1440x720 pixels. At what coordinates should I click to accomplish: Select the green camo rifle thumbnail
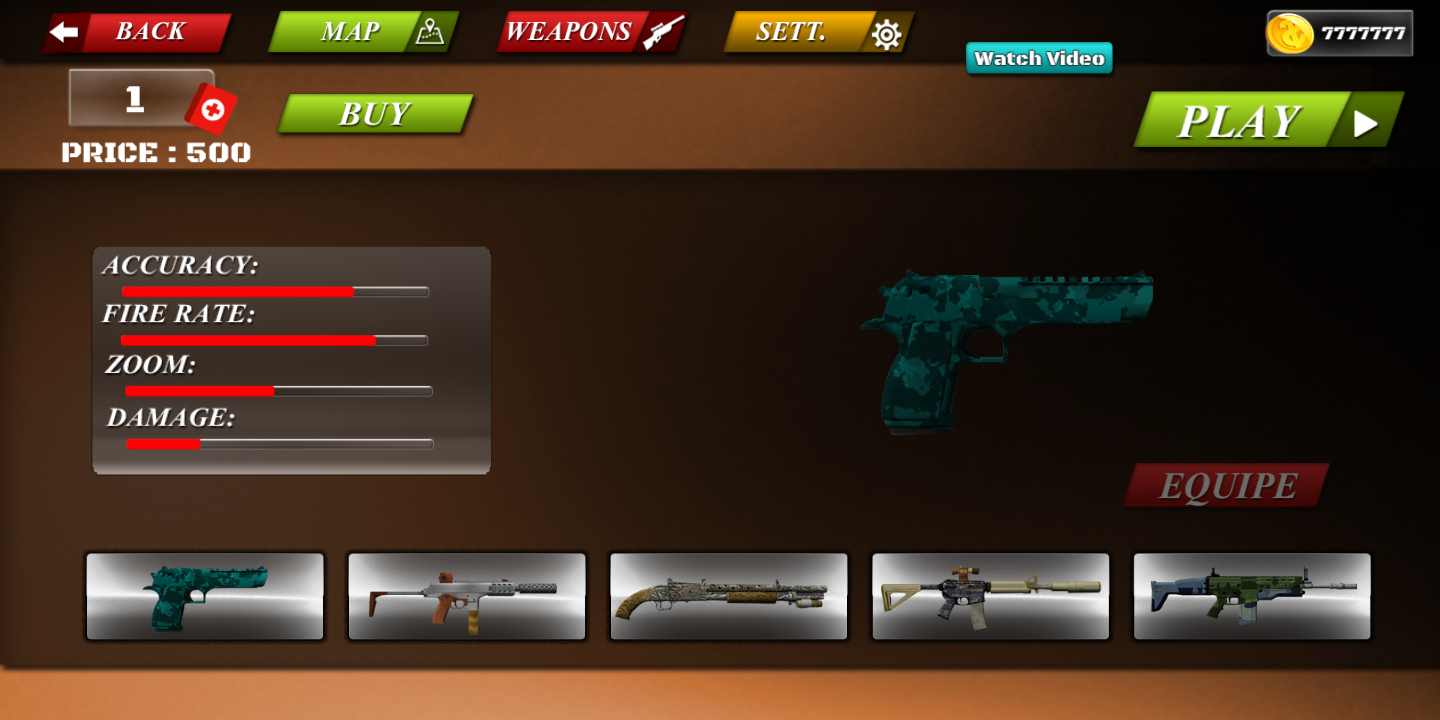click(x=1252, y=596)
